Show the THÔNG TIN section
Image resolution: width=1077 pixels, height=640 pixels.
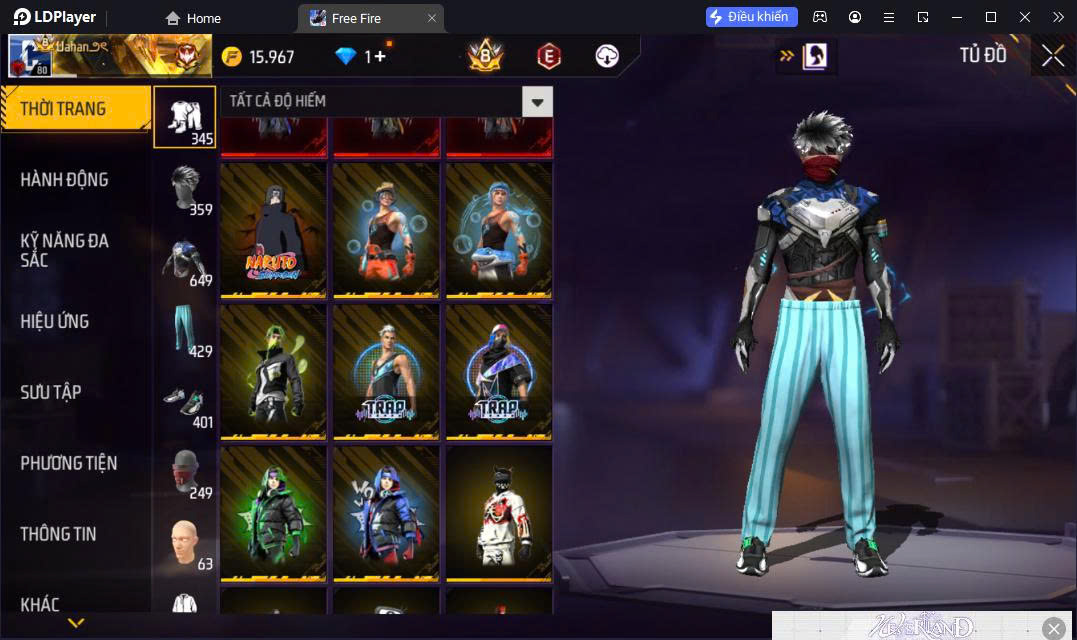point(59,534)
